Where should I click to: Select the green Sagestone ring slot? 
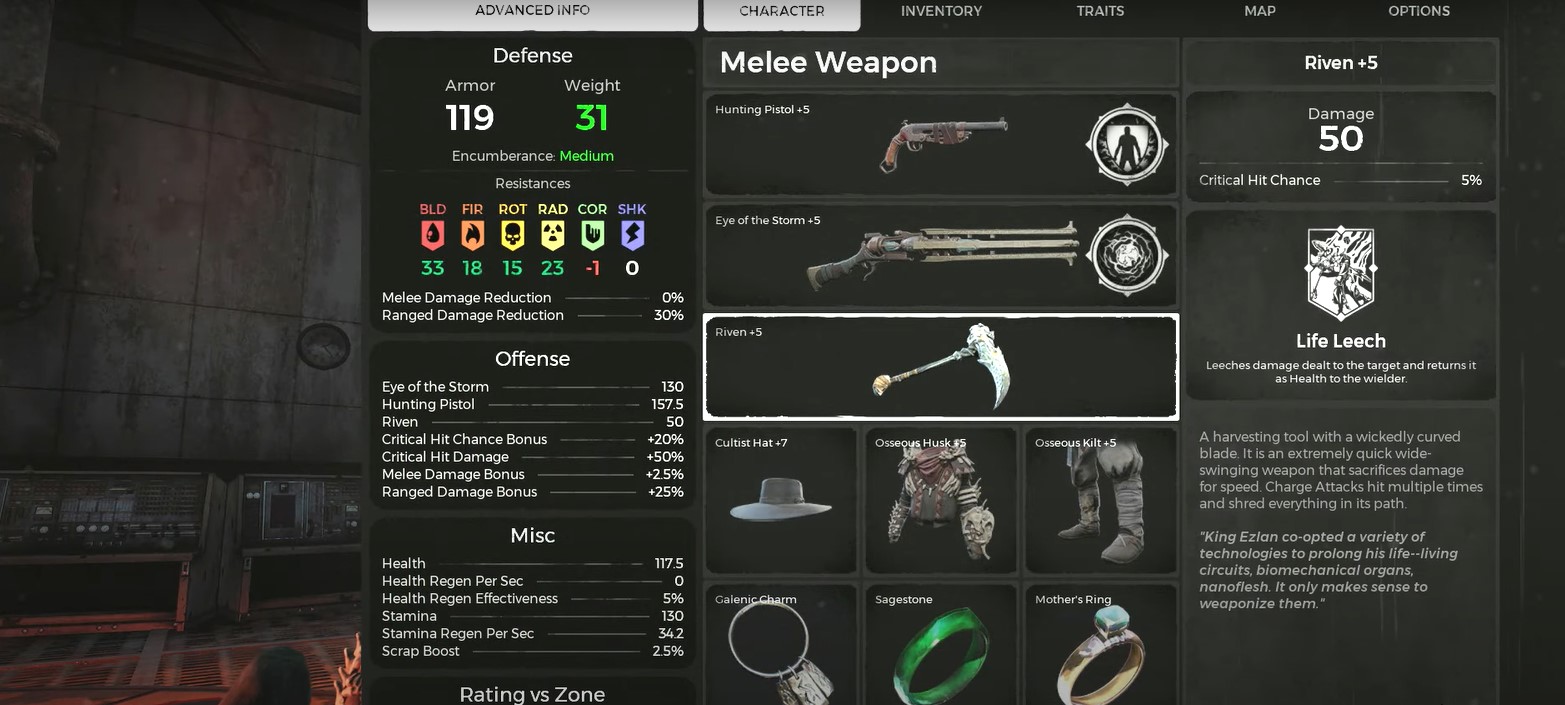tap(940, 647)
